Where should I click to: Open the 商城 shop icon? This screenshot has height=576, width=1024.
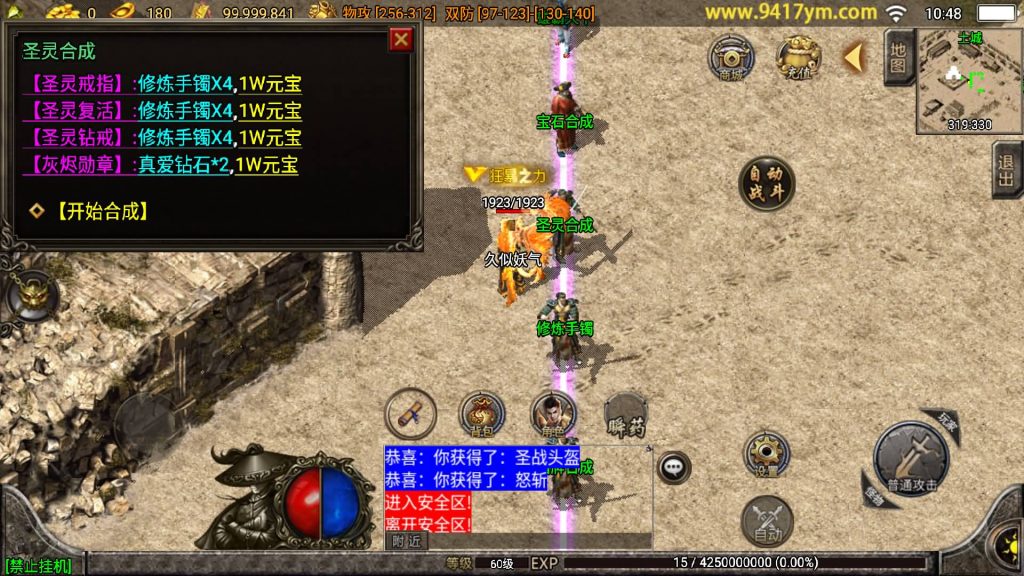click(x=731, y=57)
